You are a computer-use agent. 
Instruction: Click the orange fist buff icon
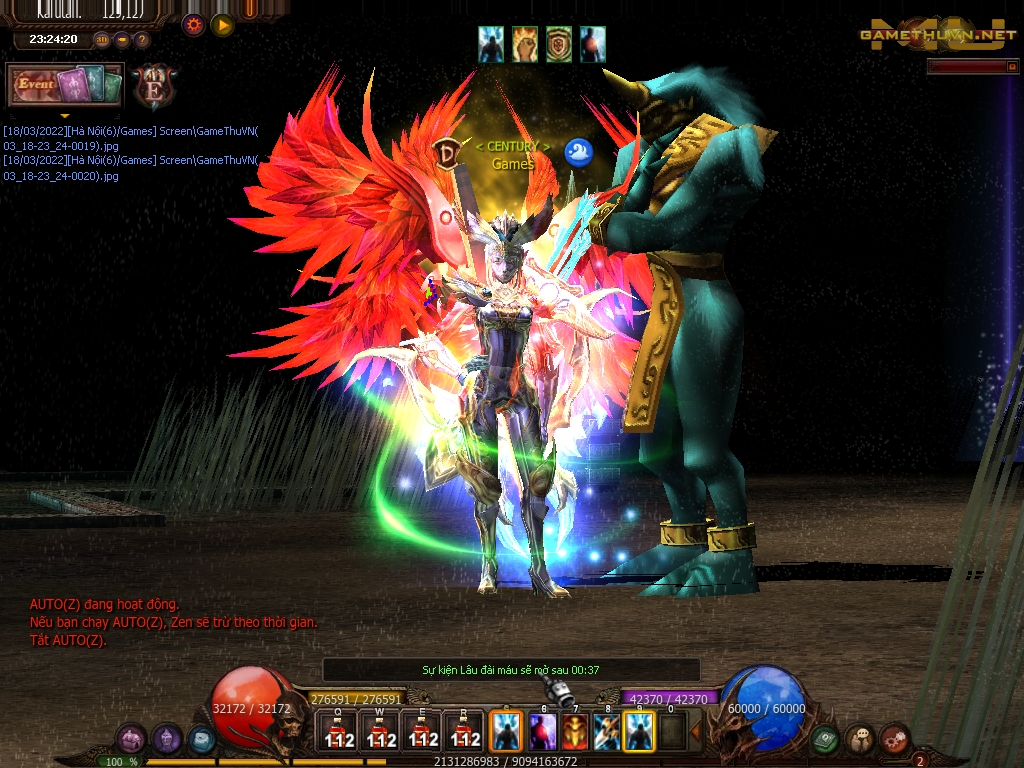pyautogui.click(x=526, y=44)
